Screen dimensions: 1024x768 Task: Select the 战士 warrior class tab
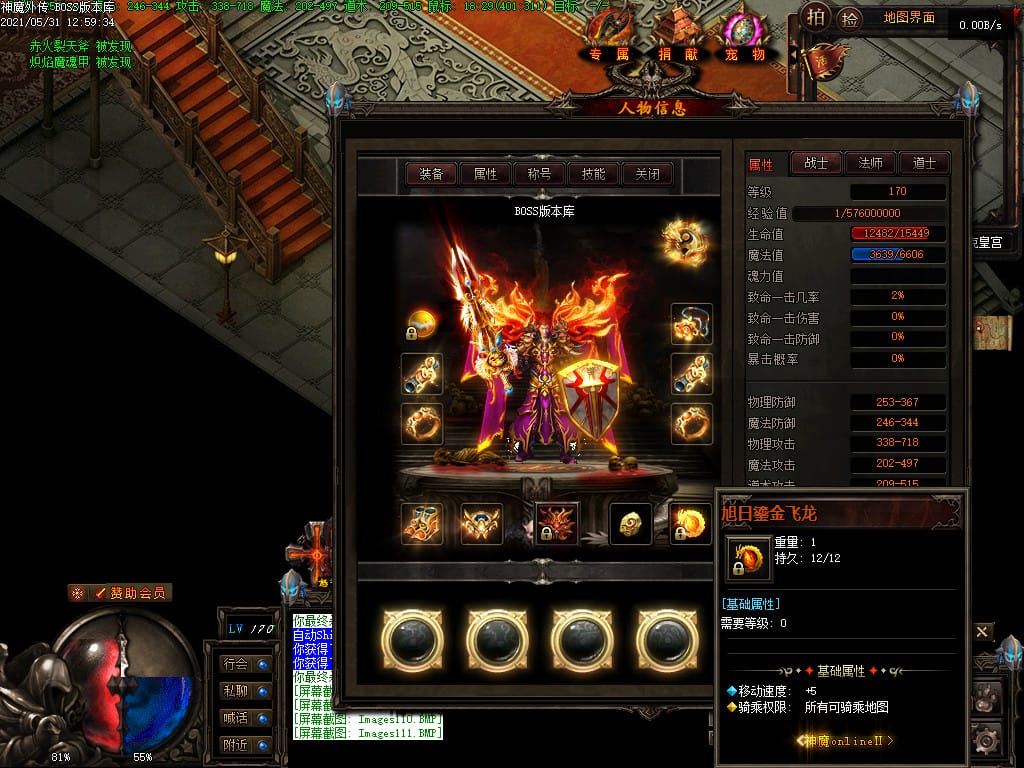pos(816,163)
